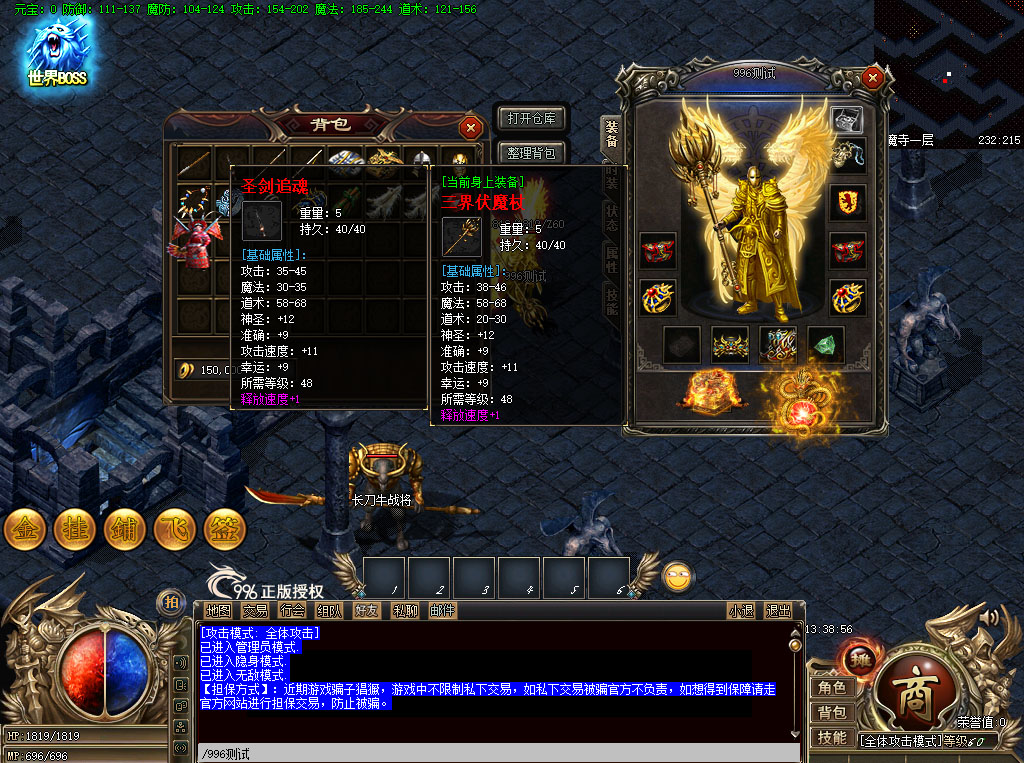Choose the 行会 guild button
Viewport: 1024px width, 763px height.
[x=293, y=610]
